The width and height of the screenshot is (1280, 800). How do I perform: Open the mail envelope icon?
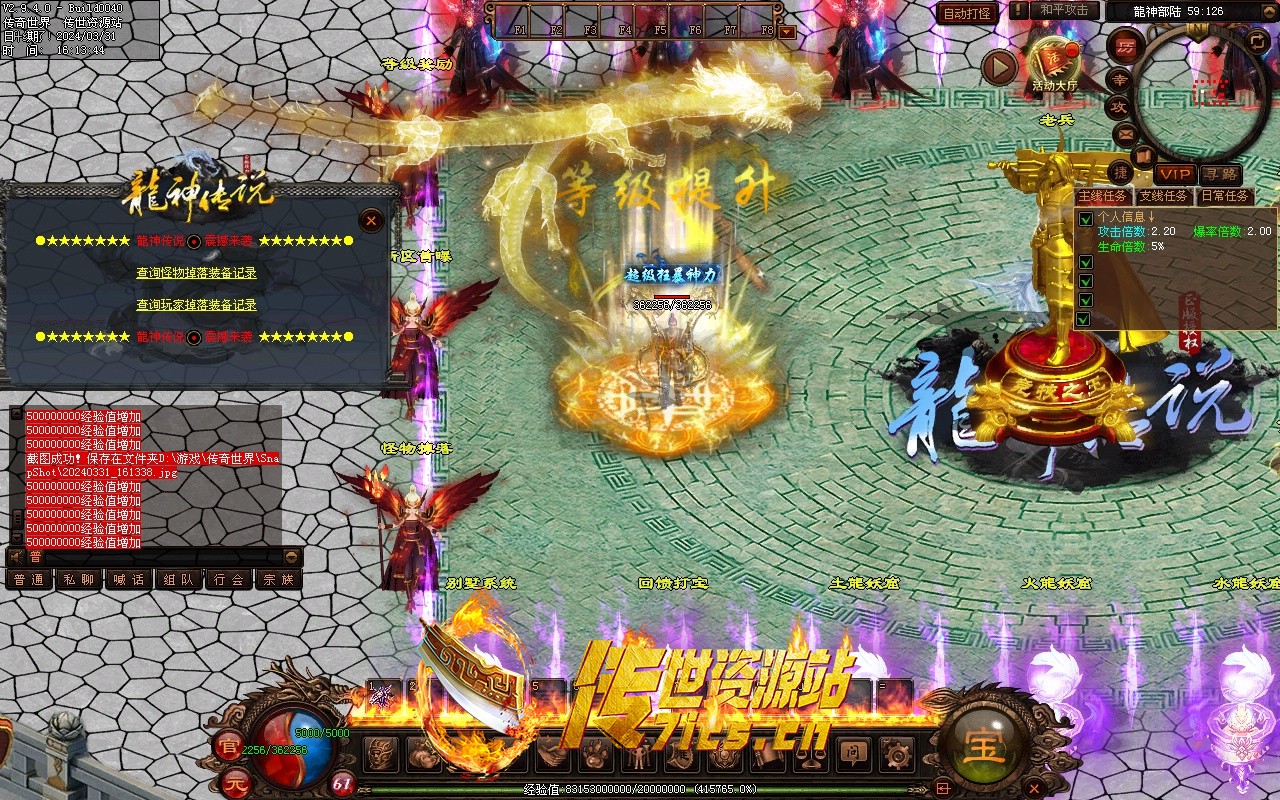pyautogui.click(x=1124, y=134)
